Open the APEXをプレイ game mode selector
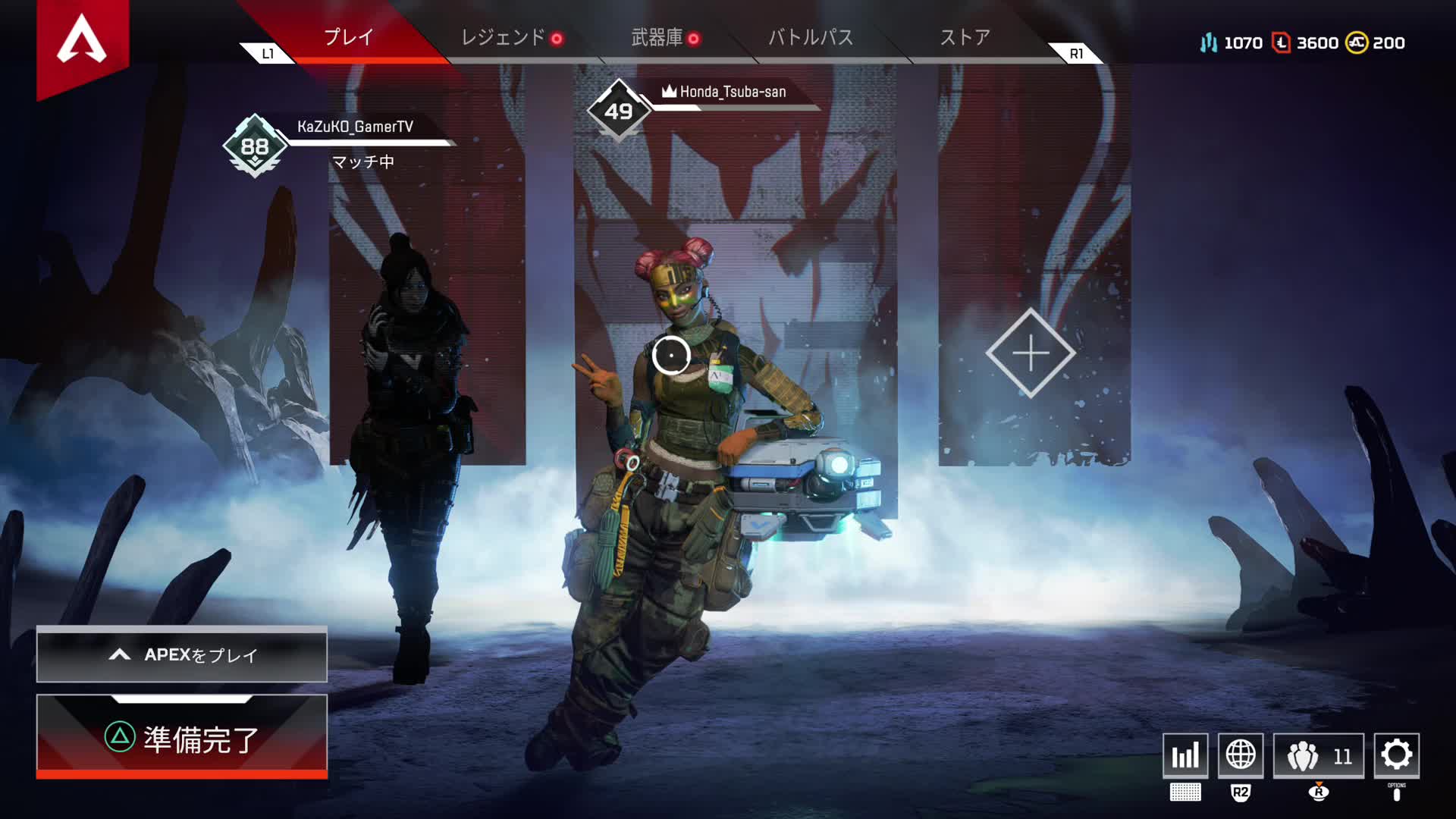This screenshot has width=1456, height=819. tap(182, 654)
